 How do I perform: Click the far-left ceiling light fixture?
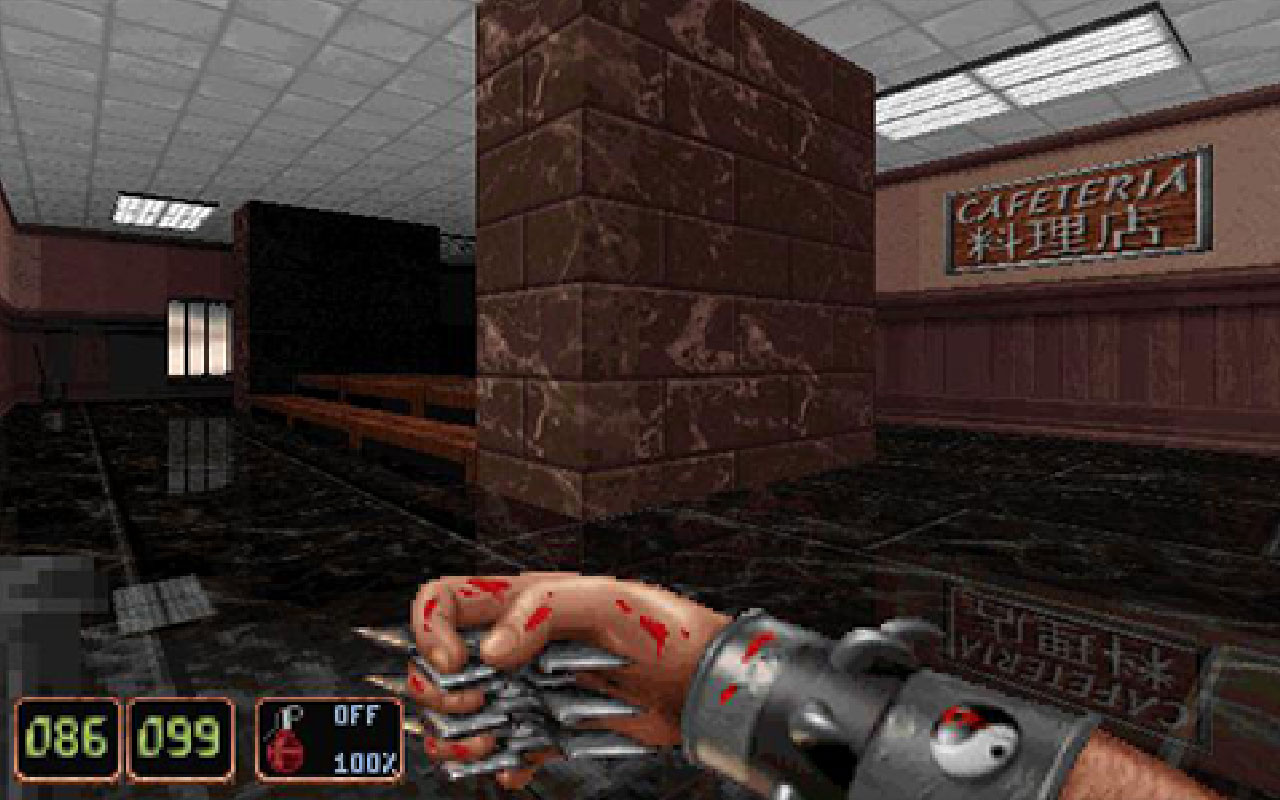160,210
